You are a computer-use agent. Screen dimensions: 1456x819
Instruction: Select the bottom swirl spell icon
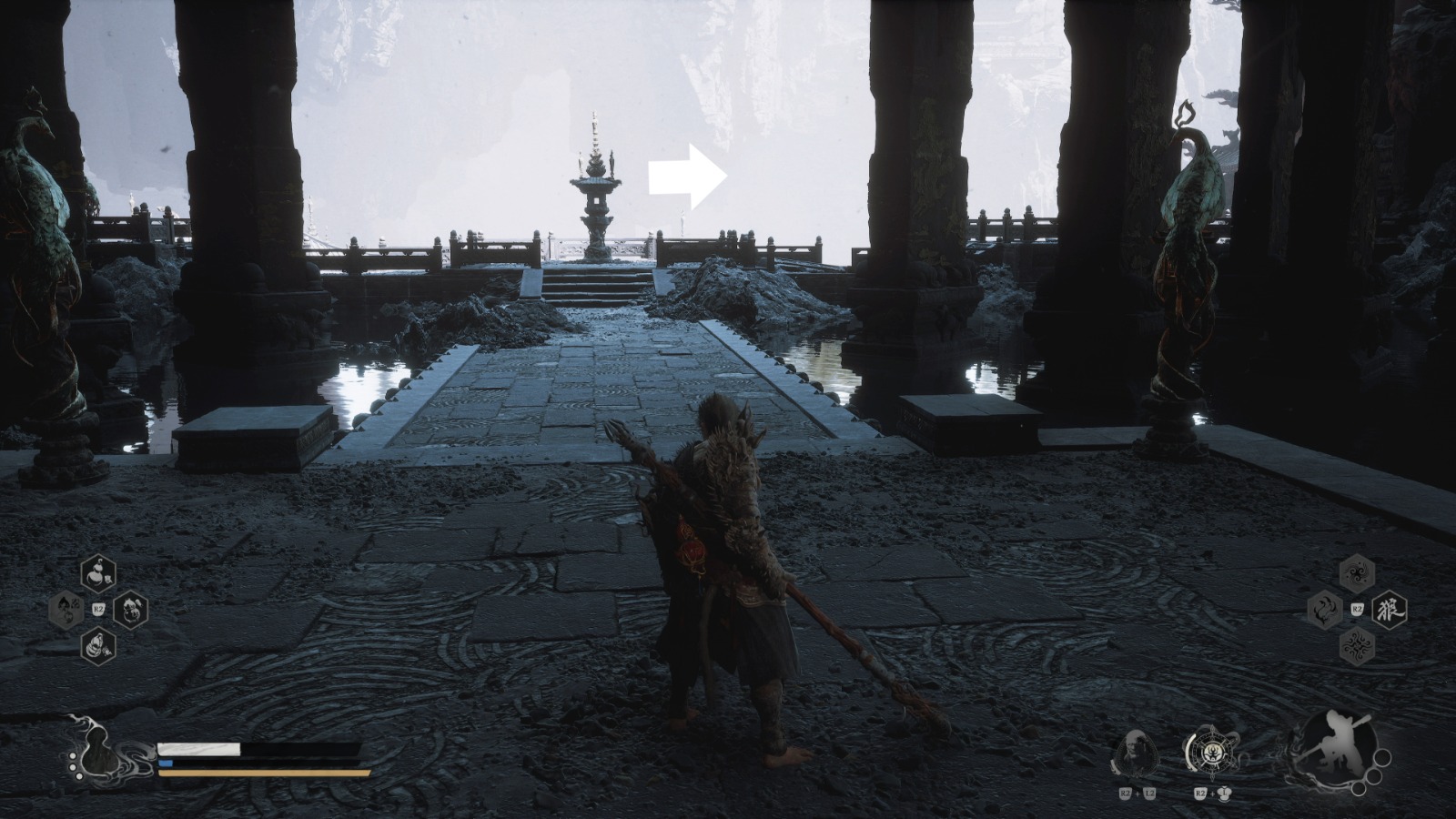[1356, 646]
